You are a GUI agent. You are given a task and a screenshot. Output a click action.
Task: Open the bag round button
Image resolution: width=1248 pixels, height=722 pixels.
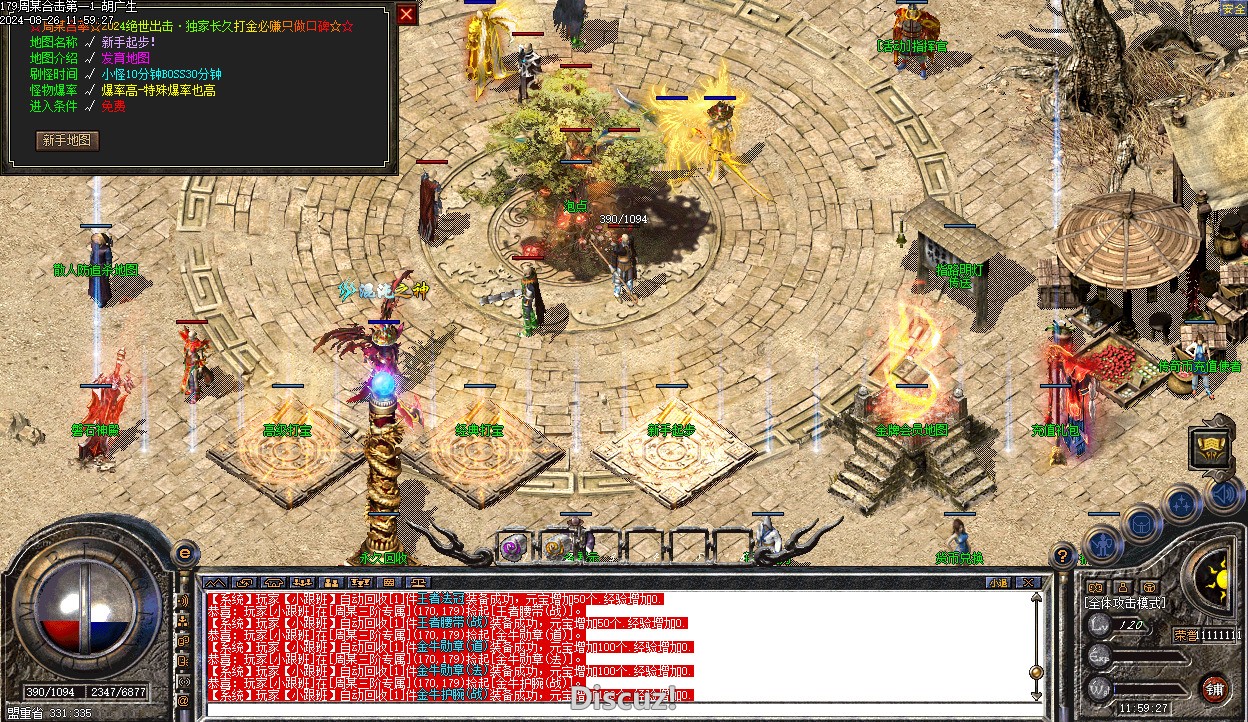[1142, 524]
